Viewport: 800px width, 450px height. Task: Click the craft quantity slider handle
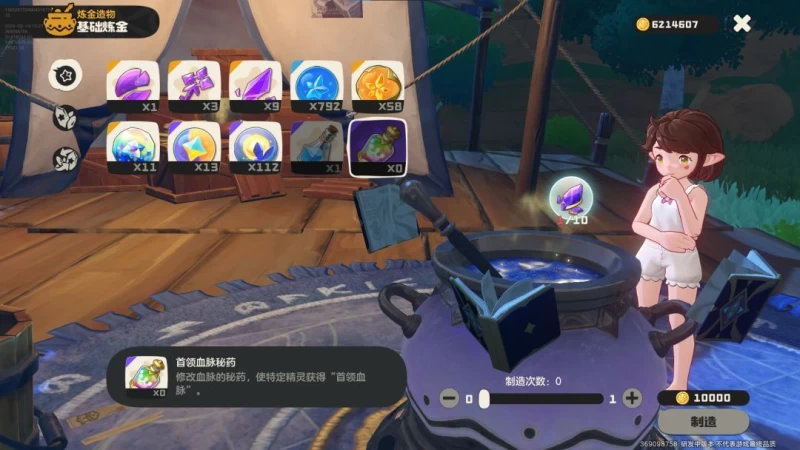click(484, 398)
